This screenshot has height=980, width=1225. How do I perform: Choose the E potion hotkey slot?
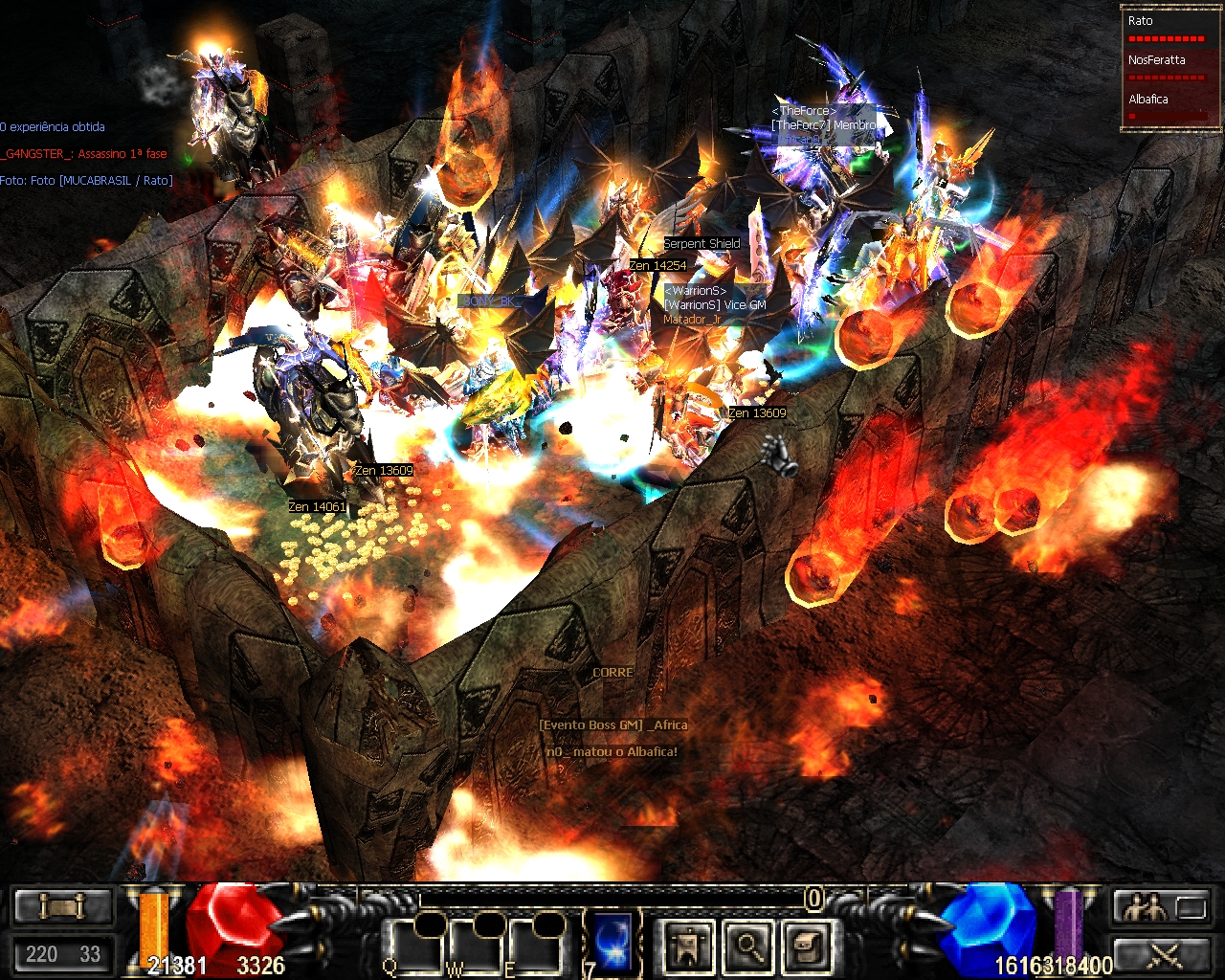(534, 945)
